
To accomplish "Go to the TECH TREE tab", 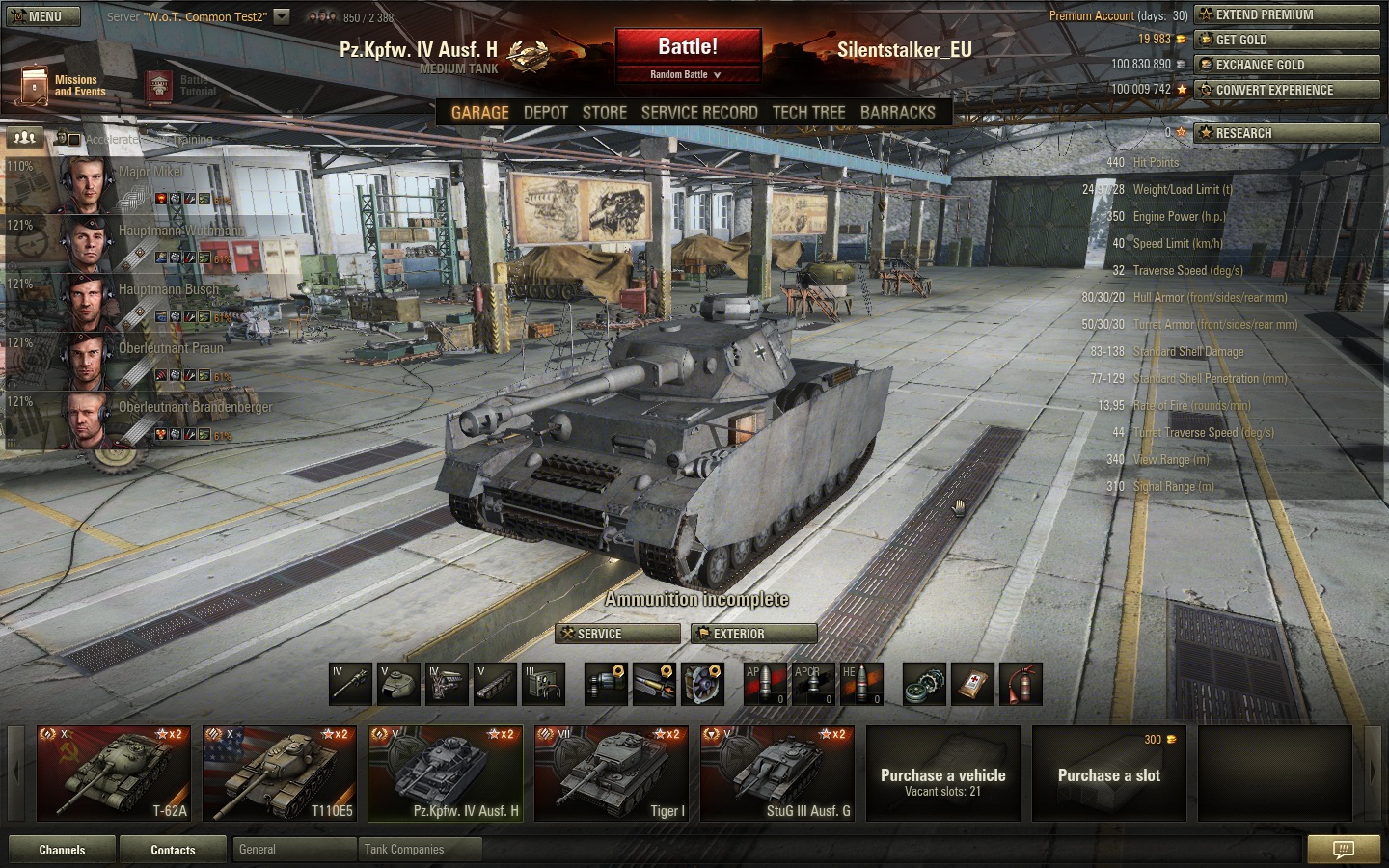I will click(x=808, y=113).
